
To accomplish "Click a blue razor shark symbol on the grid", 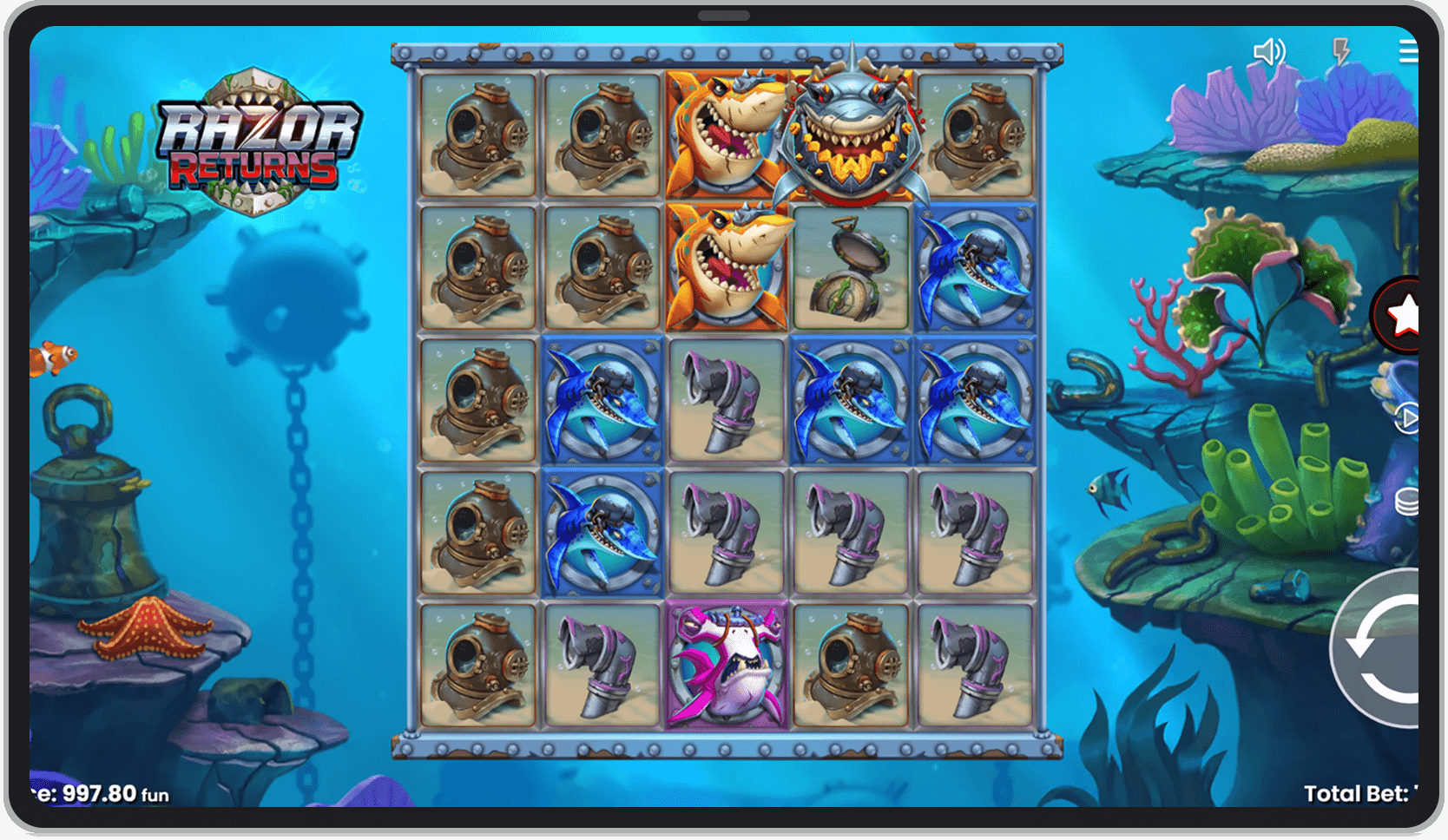I will pyautogui.click(x=602, y=401).
